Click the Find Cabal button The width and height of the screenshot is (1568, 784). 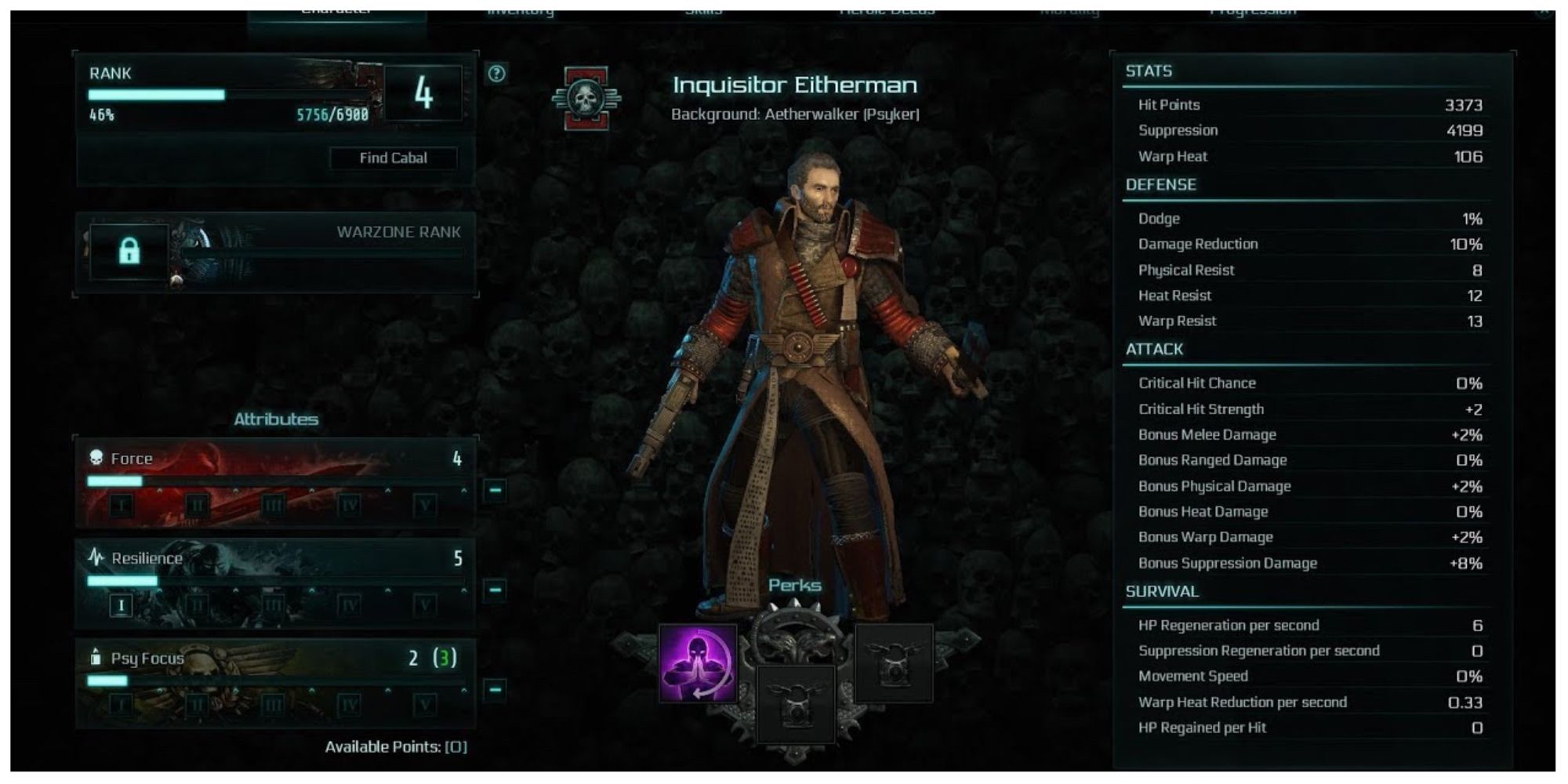point(394,158)
